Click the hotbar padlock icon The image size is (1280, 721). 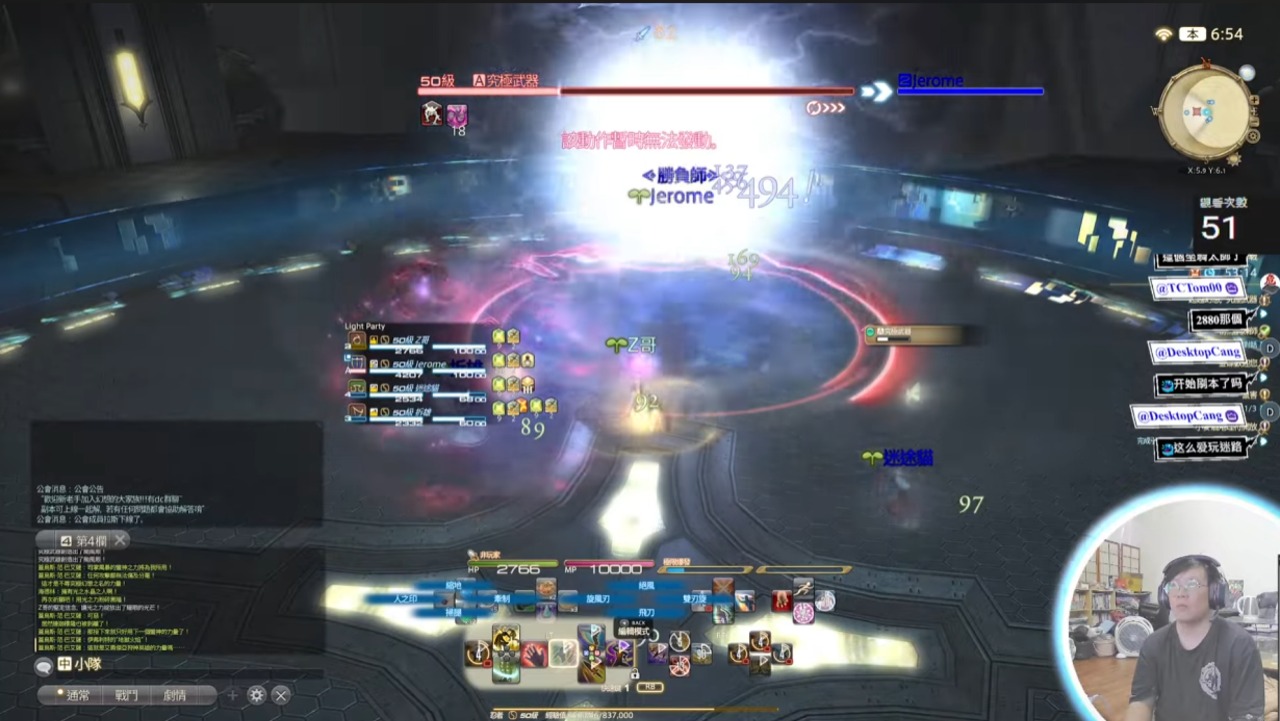tap(634, 674)
